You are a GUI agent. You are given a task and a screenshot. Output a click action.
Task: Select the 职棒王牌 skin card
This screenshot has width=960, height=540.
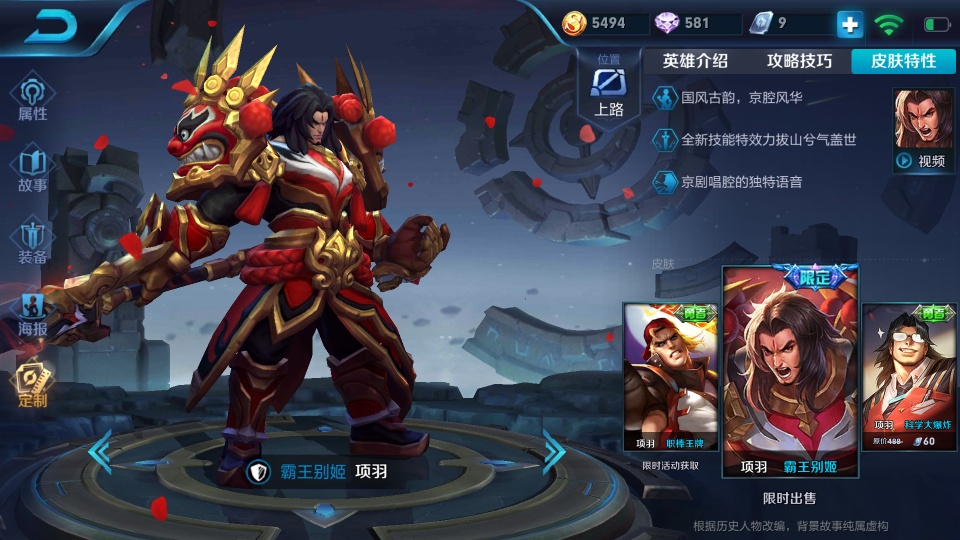[x=670, y=378]
